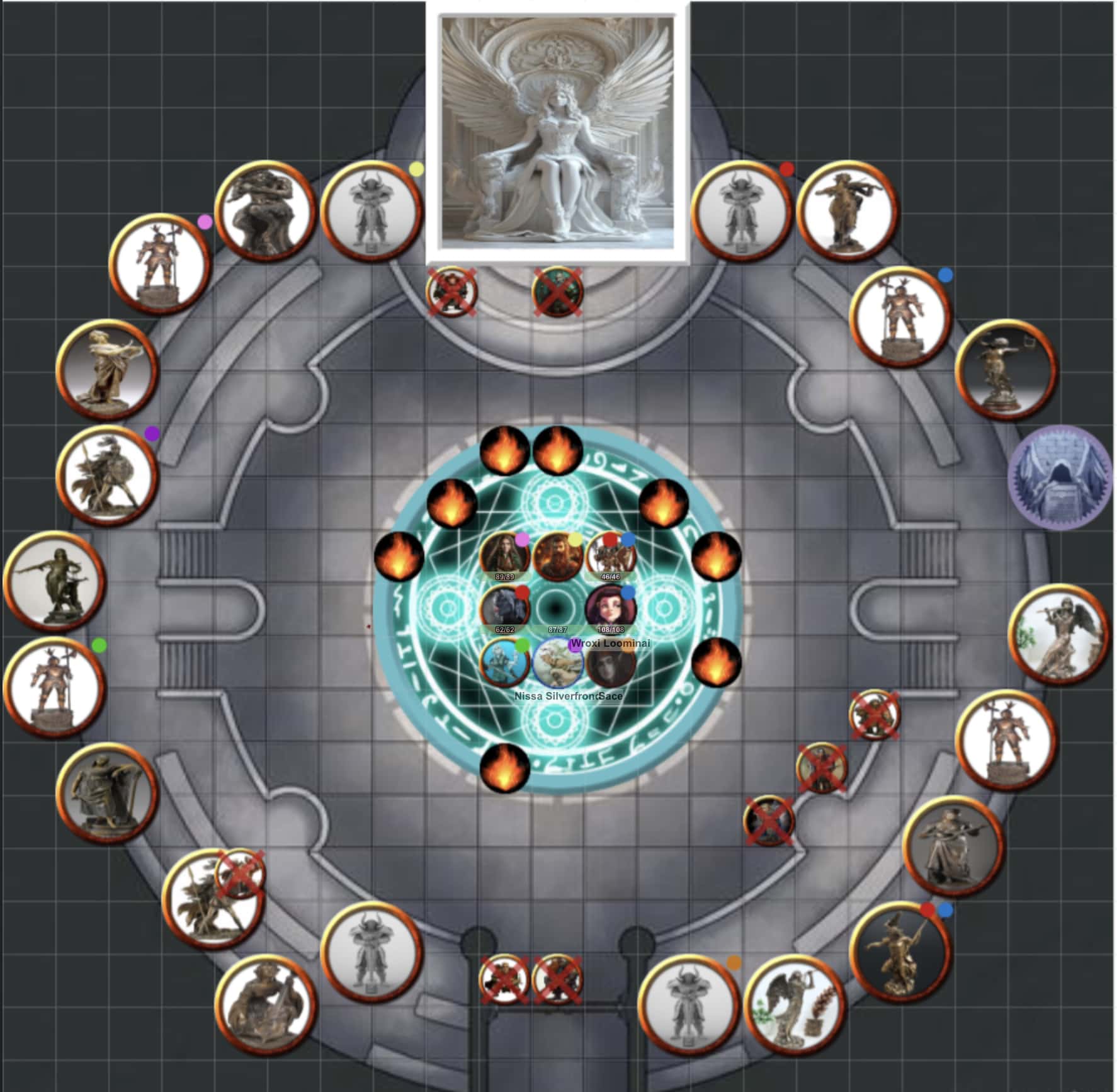This screenshot has width=1117, height=1092.
Task: Select the bearded man token with yellow dot
Action: click(x=557, y=555)
